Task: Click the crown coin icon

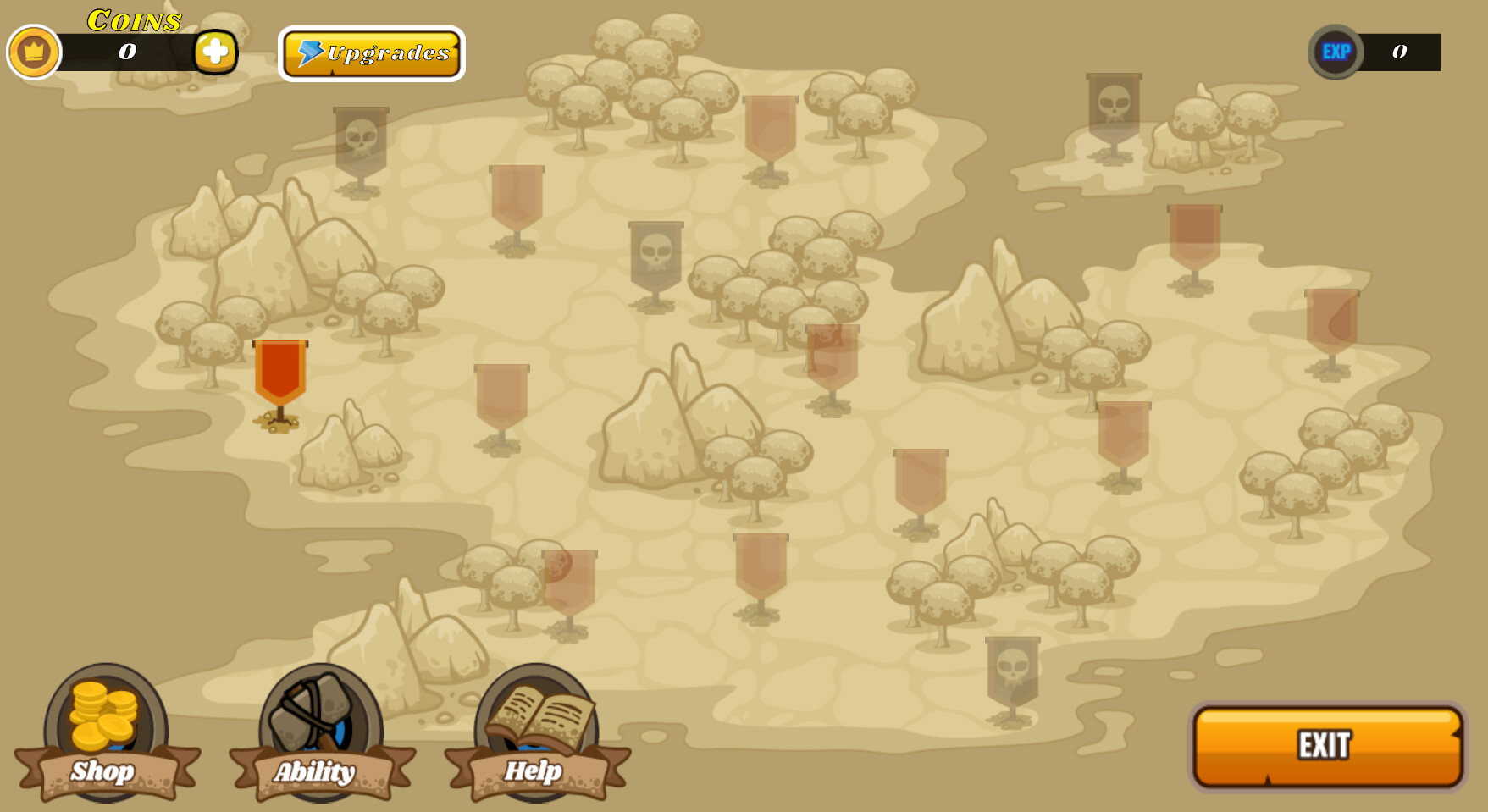Action: (x=35, y=52)
